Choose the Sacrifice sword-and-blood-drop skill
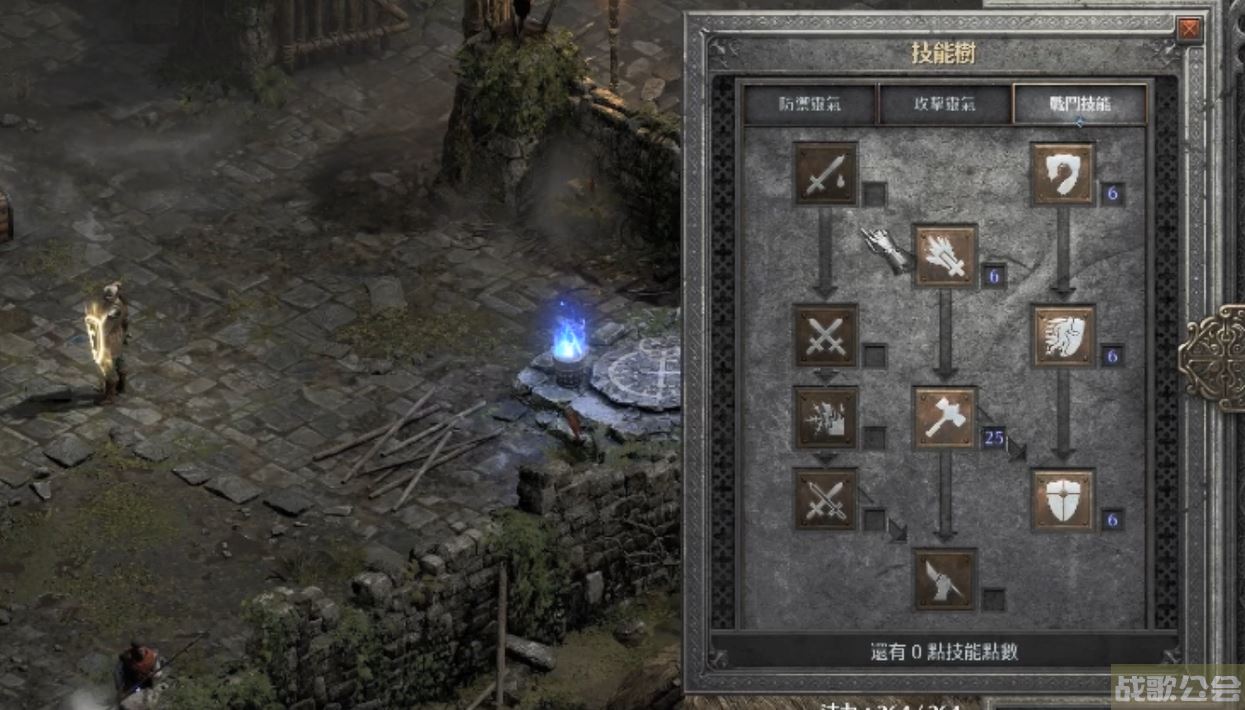 (826, 174)
